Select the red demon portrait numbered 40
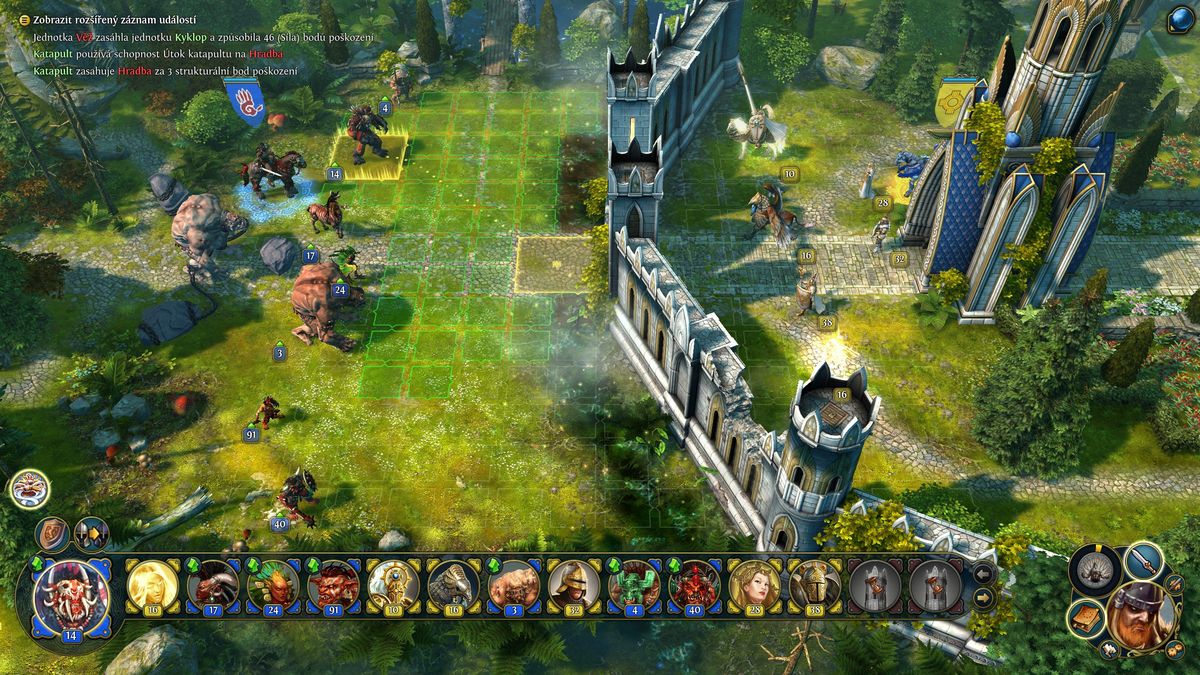This screenshot has height=675, width=1200. (694, 584)
